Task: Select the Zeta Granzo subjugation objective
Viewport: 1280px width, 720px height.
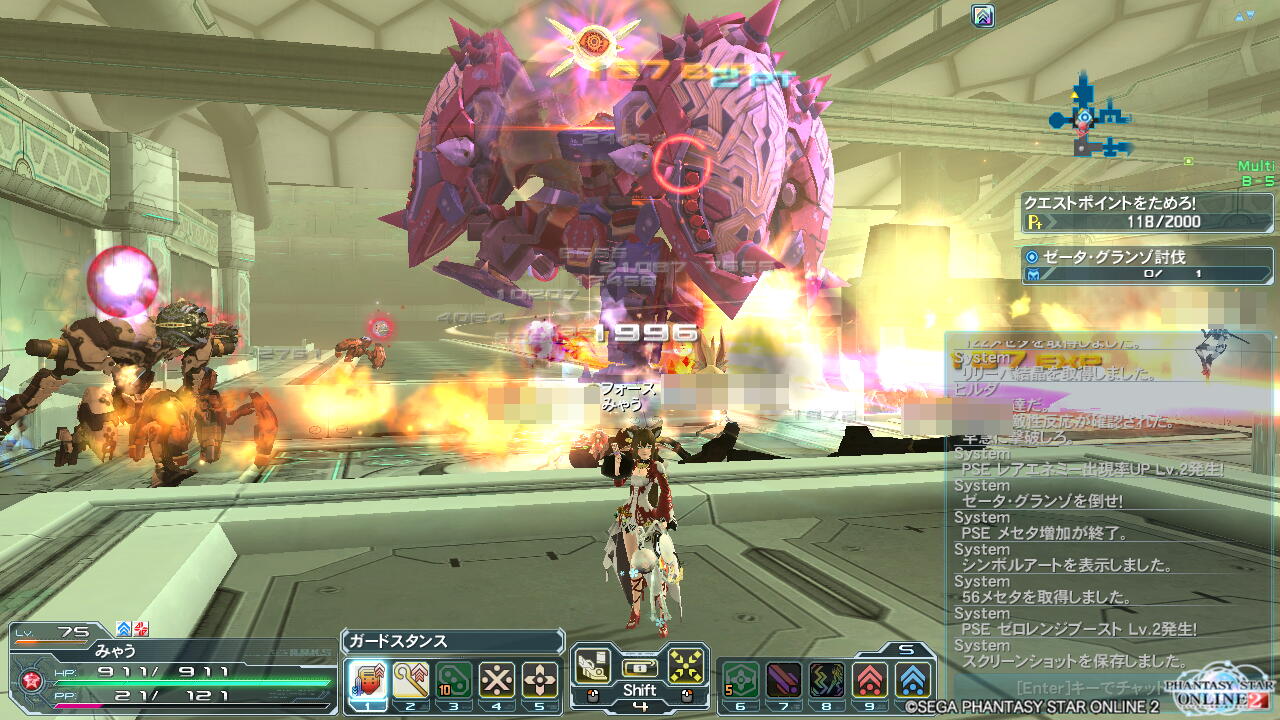Action: click(x=1146, y=265)
